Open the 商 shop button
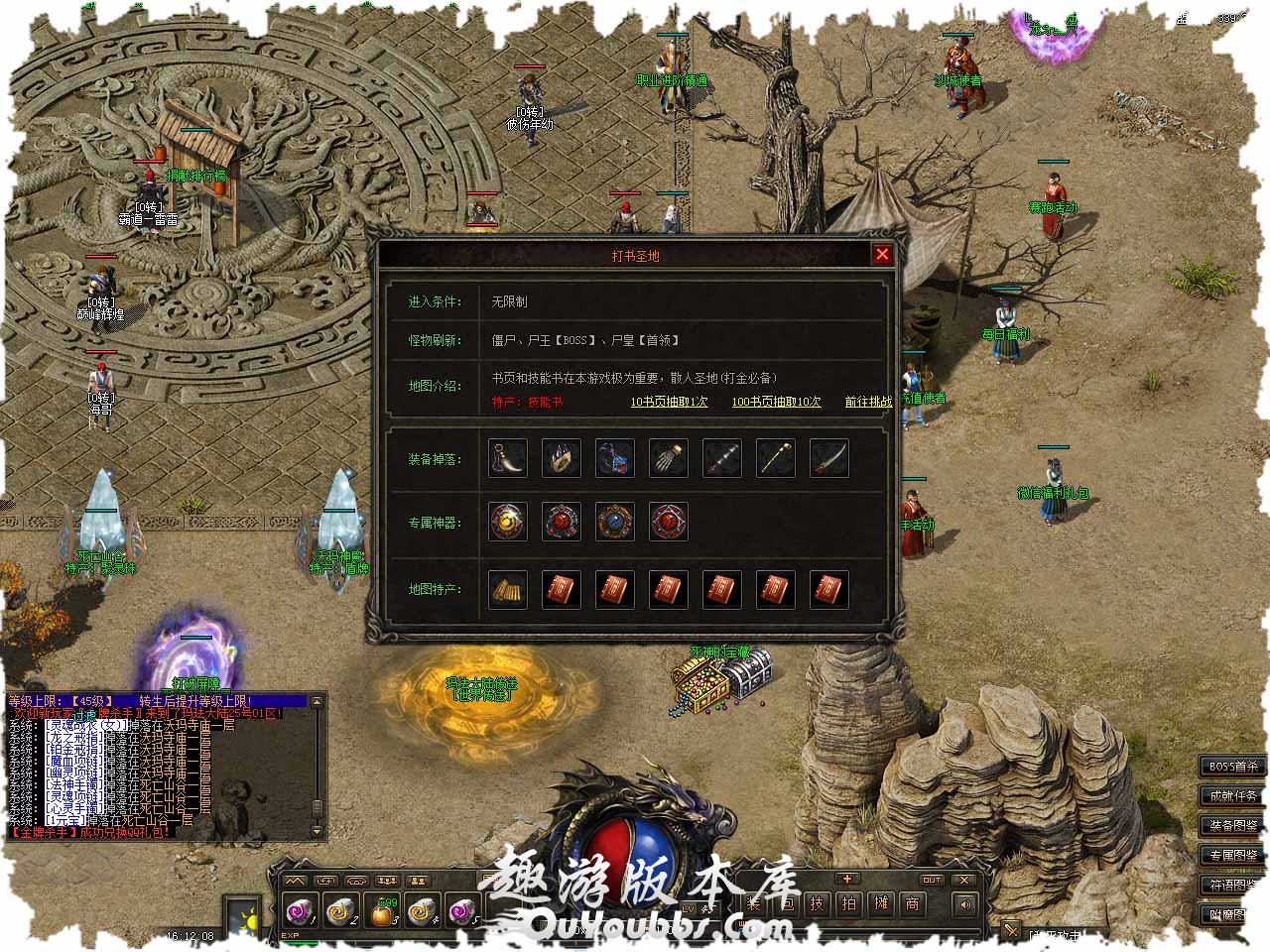Viewport: 1270px width, 952px height. point(912,903)
